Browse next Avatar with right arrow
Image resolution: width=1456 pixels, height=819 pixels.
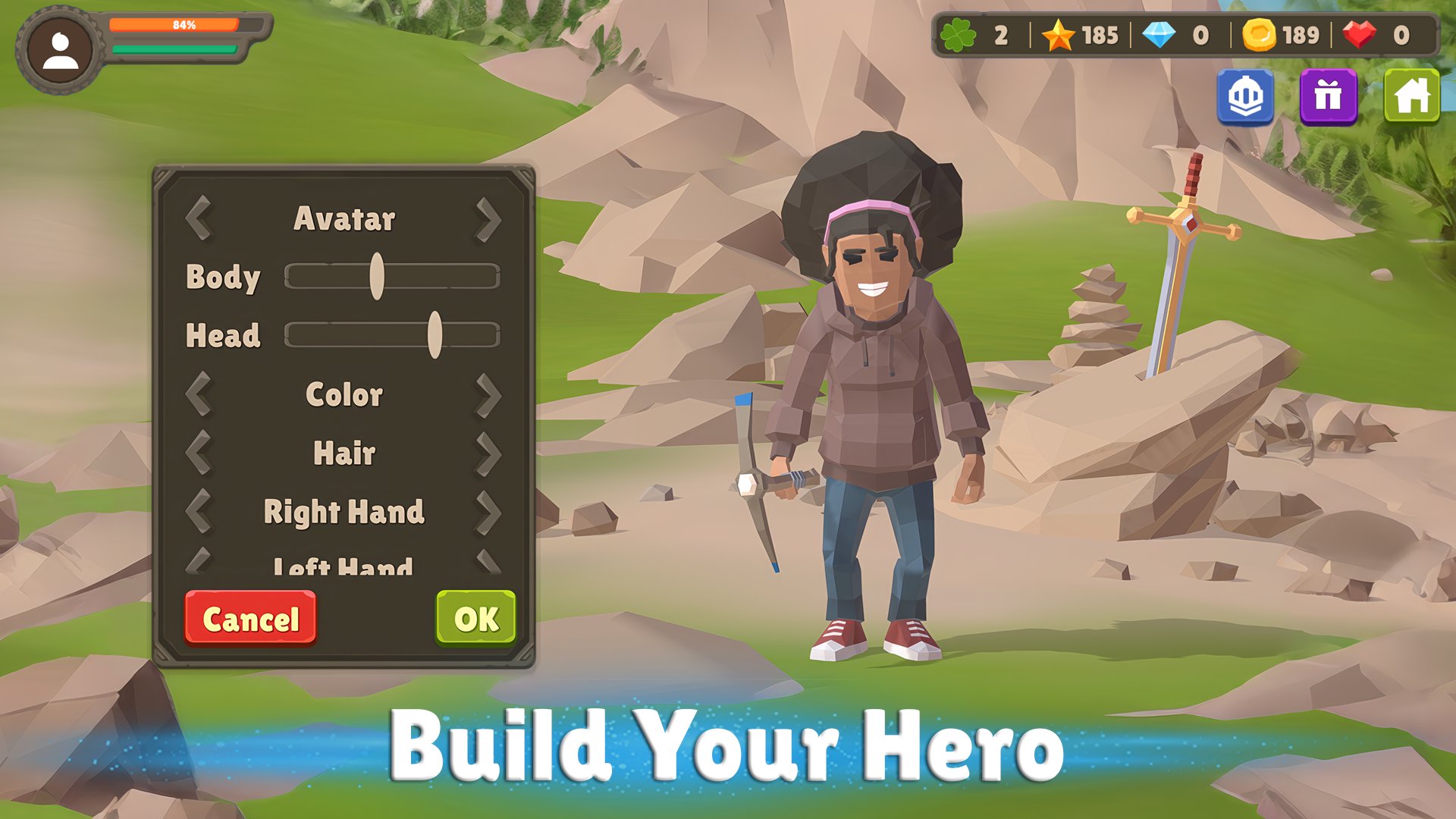(490, 220)
